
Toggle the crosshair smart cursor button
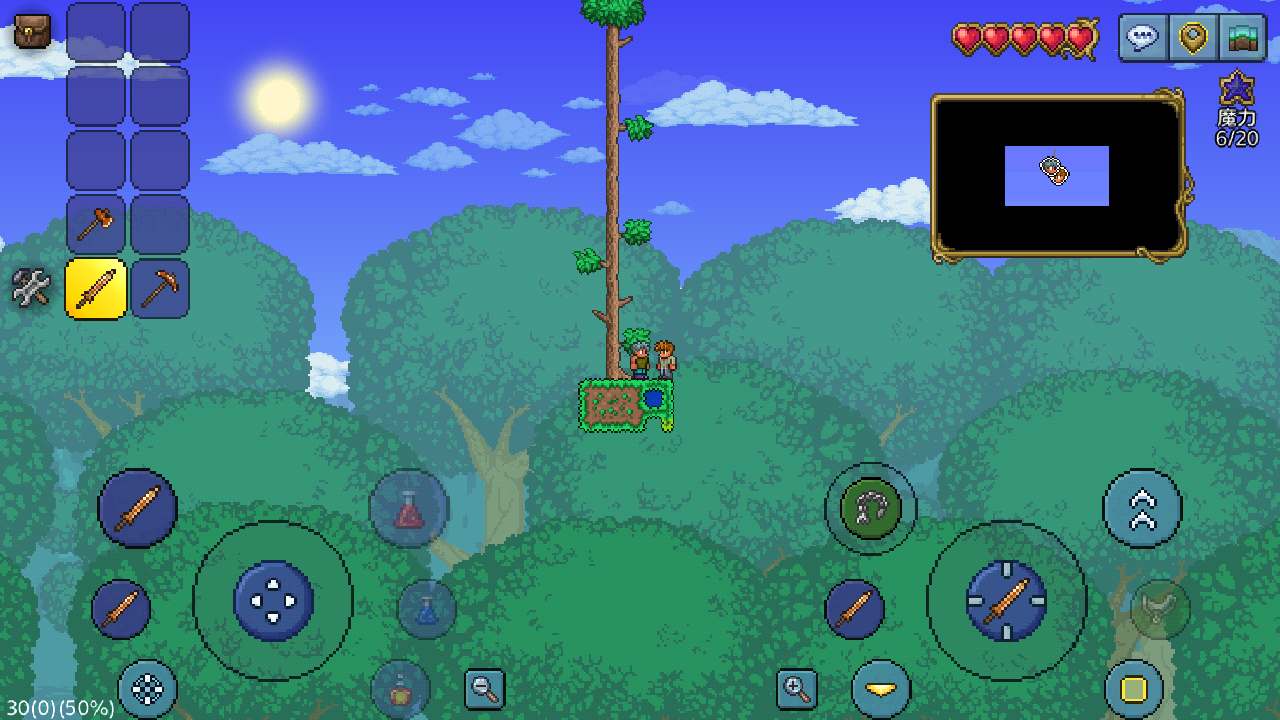coord(147,689)
